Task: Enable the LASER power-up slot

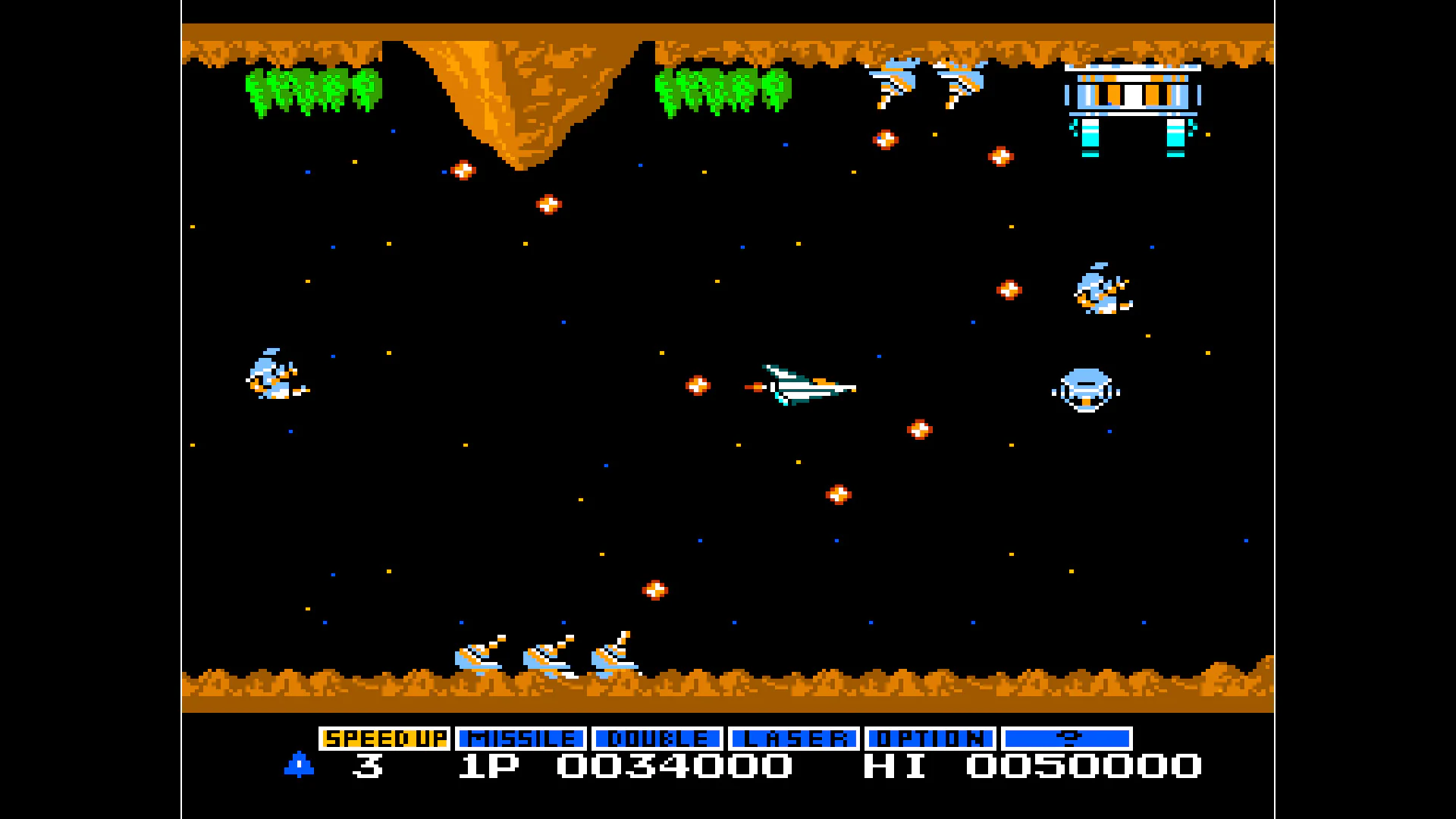Action: pyautogui.click(x=793, y=736)
